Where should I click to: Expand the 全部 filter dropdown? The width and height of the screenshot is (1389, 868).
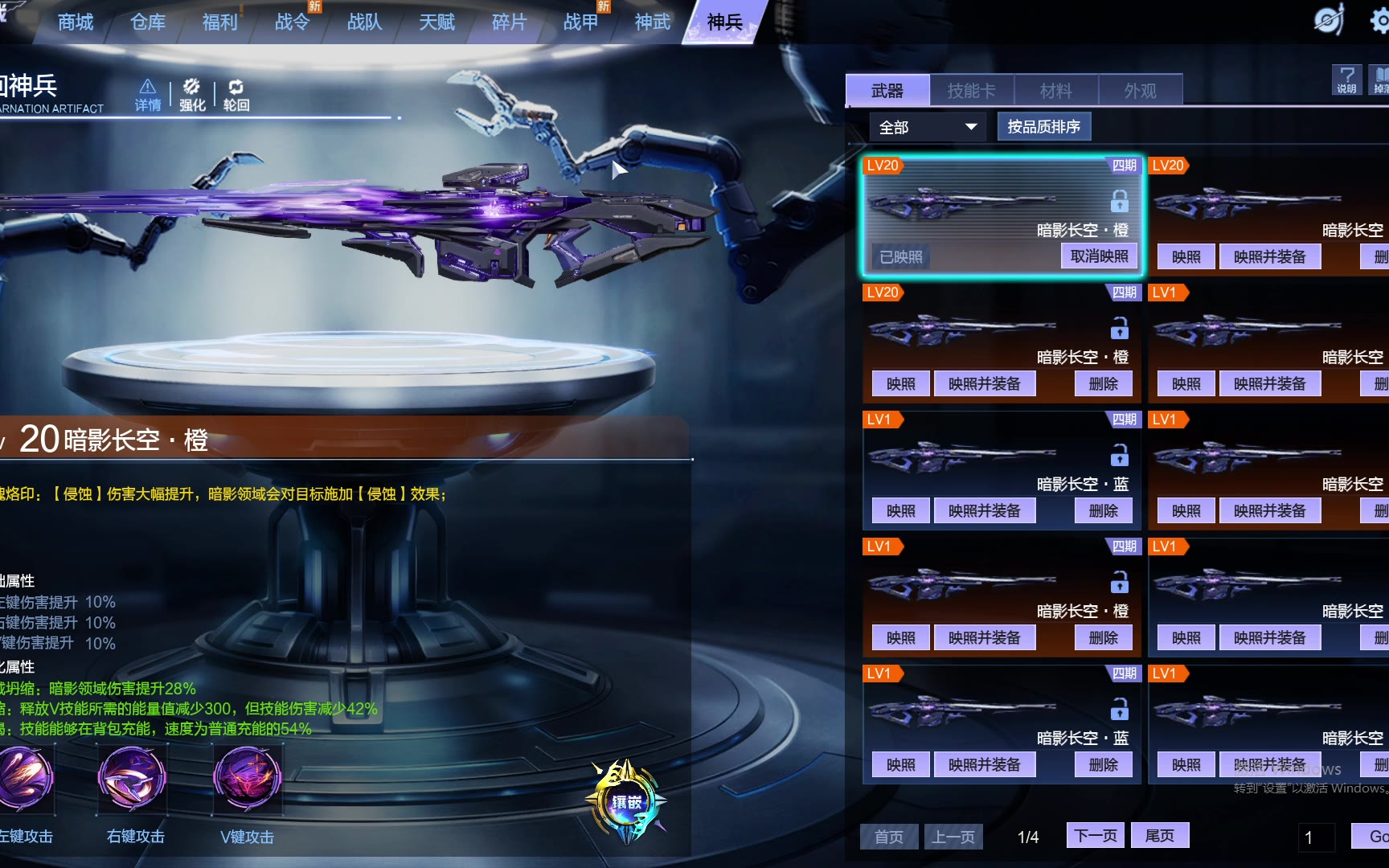(x=927, y=127)
